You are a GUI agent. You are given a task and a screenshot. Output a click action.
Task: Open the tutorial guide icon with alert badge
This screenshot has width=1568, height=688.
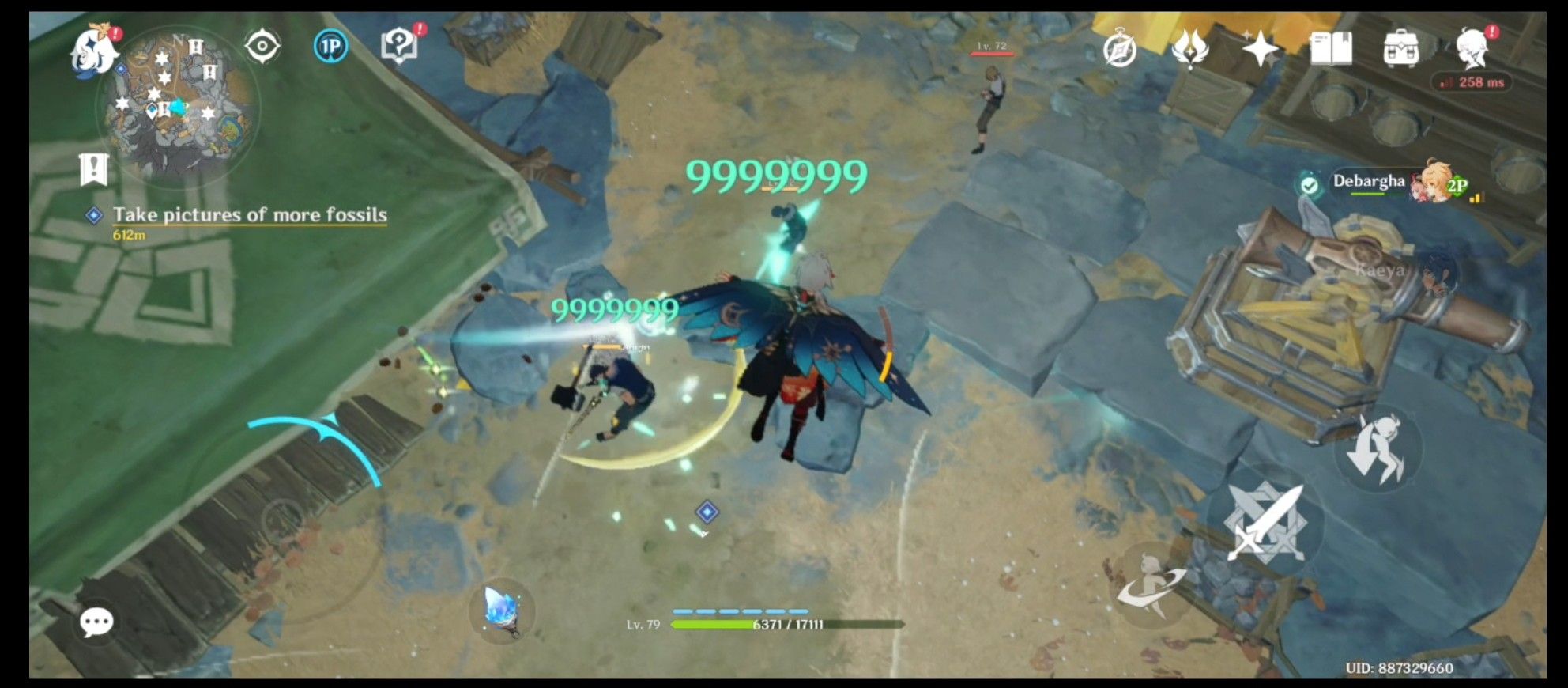401,45
